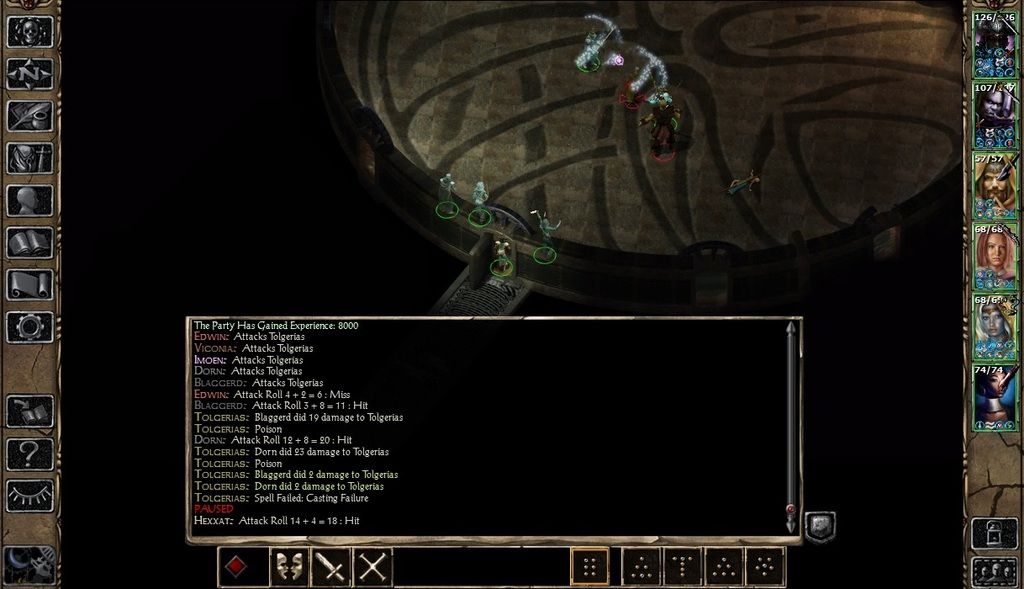Select Viconia's white-haired portrait
Image resolution: width=1024 pixels, height=589 pixels.
click(995, 327)
